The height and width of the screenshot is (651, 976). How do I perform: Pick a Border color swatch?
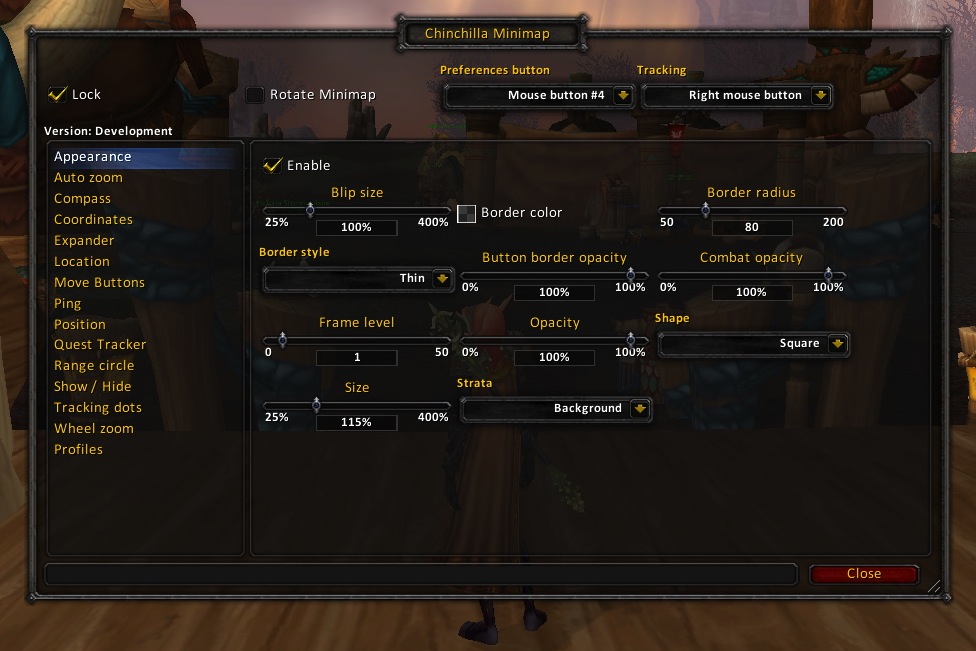click(467, 213)
